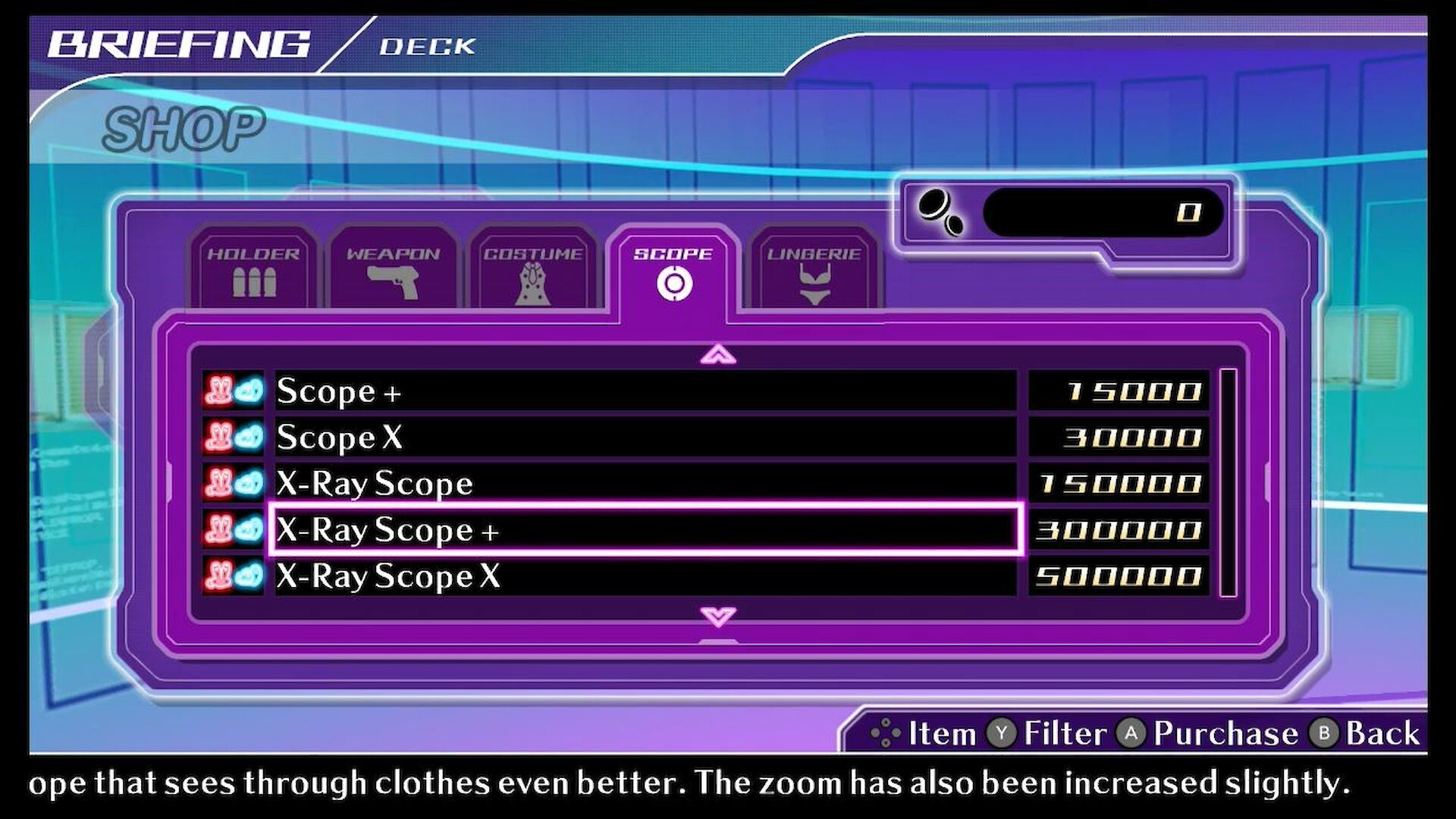Choose the Scope tab
This screenshot has height=819, width=1456.
coord(673,271)
